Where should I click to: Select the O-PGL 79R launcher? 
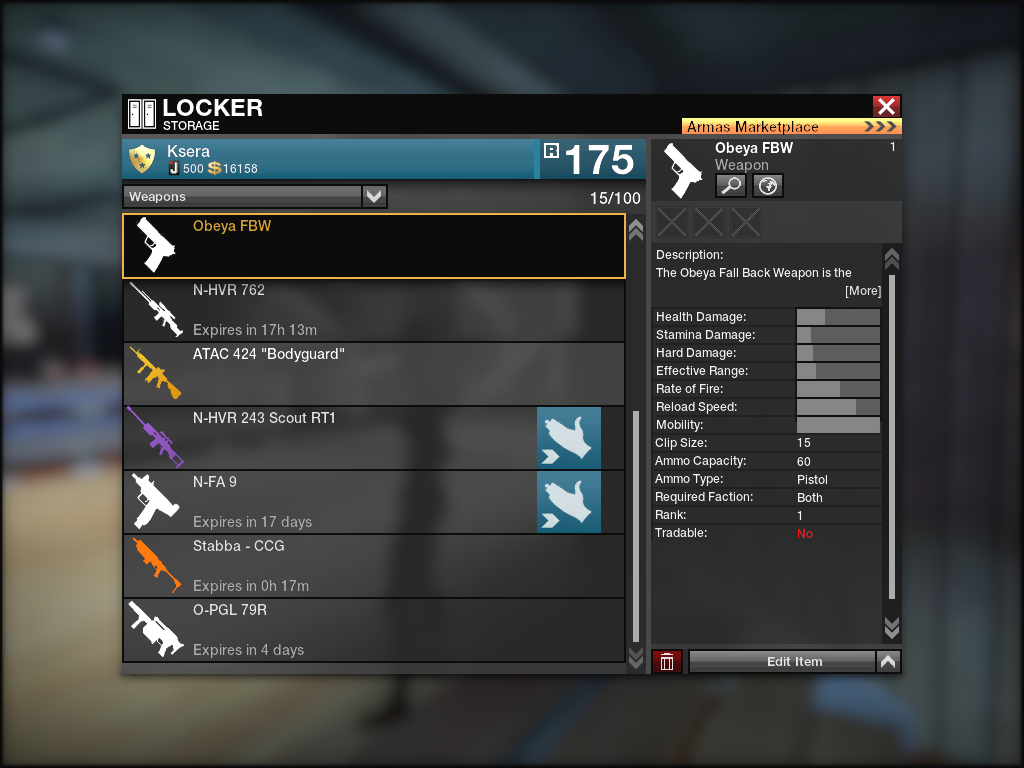click(373, 630)
